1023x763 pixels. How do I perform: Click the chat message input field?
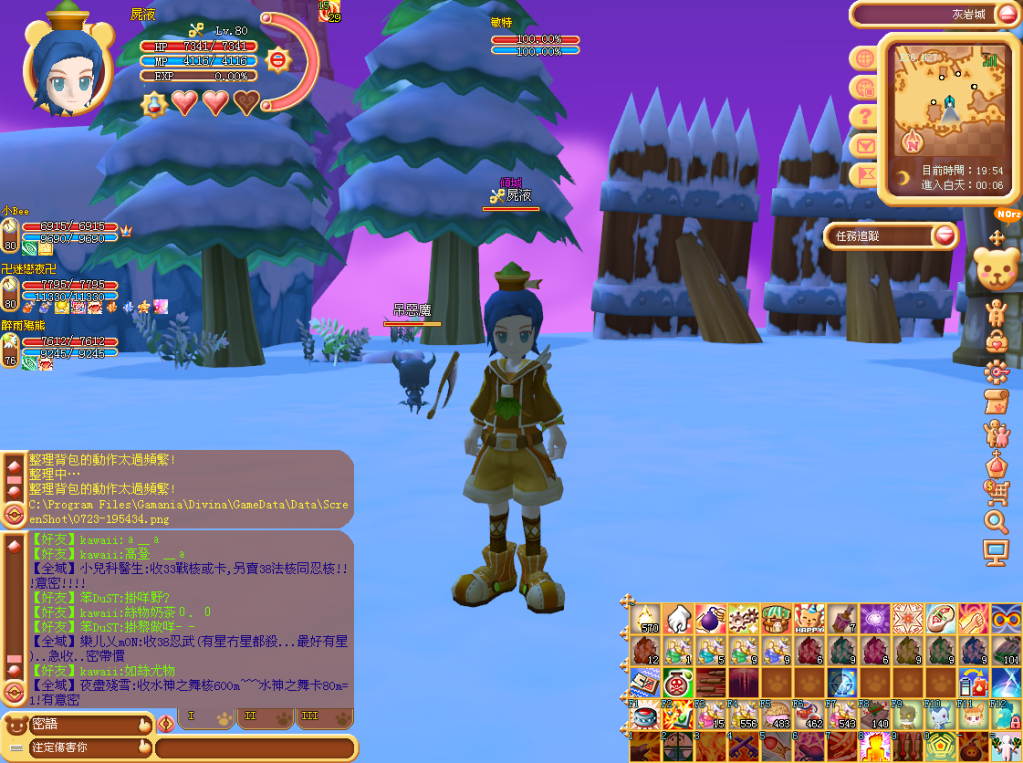[x=255, y=747]
